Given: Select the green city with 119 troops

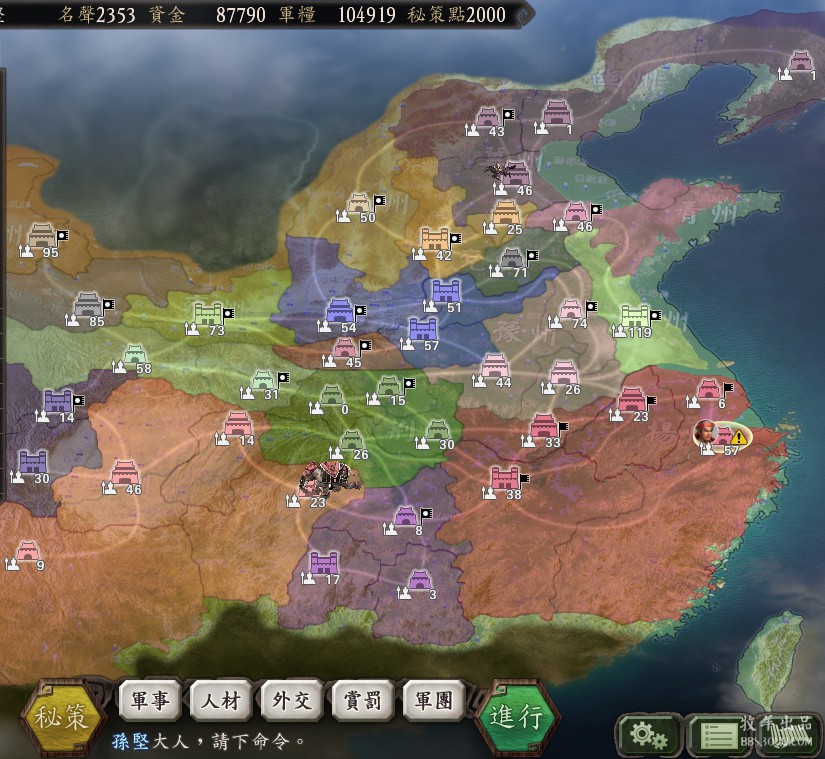Looking at the screenshot, I should coord(636,317).
